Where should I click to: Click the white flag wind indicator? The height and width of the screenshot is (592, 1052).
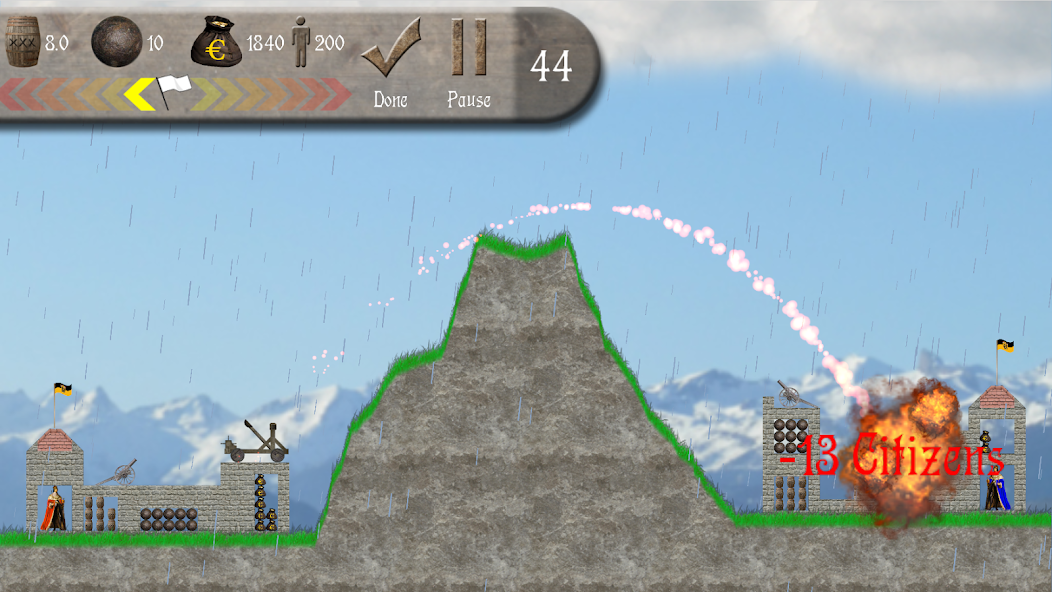click(x=172, y=91)
